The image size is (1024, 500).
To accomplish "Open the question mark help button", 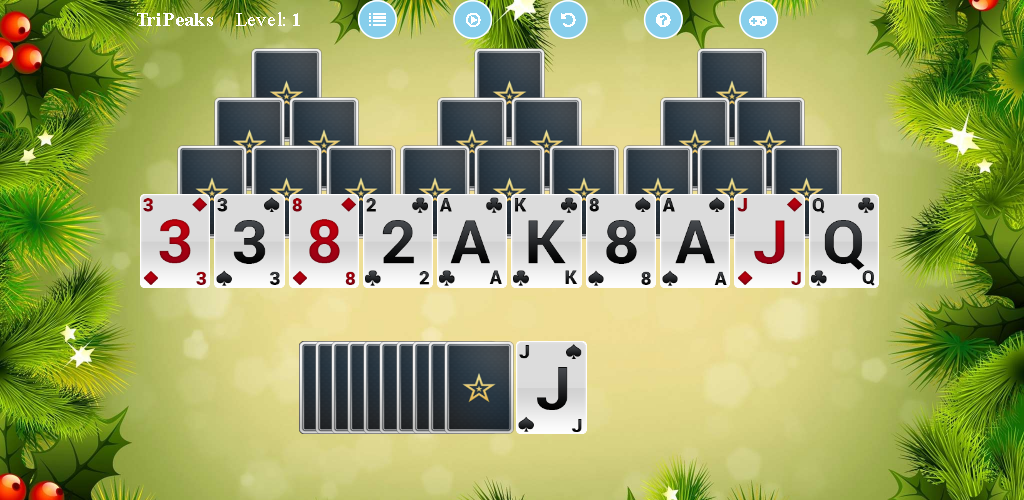I will tap(663, 20).
